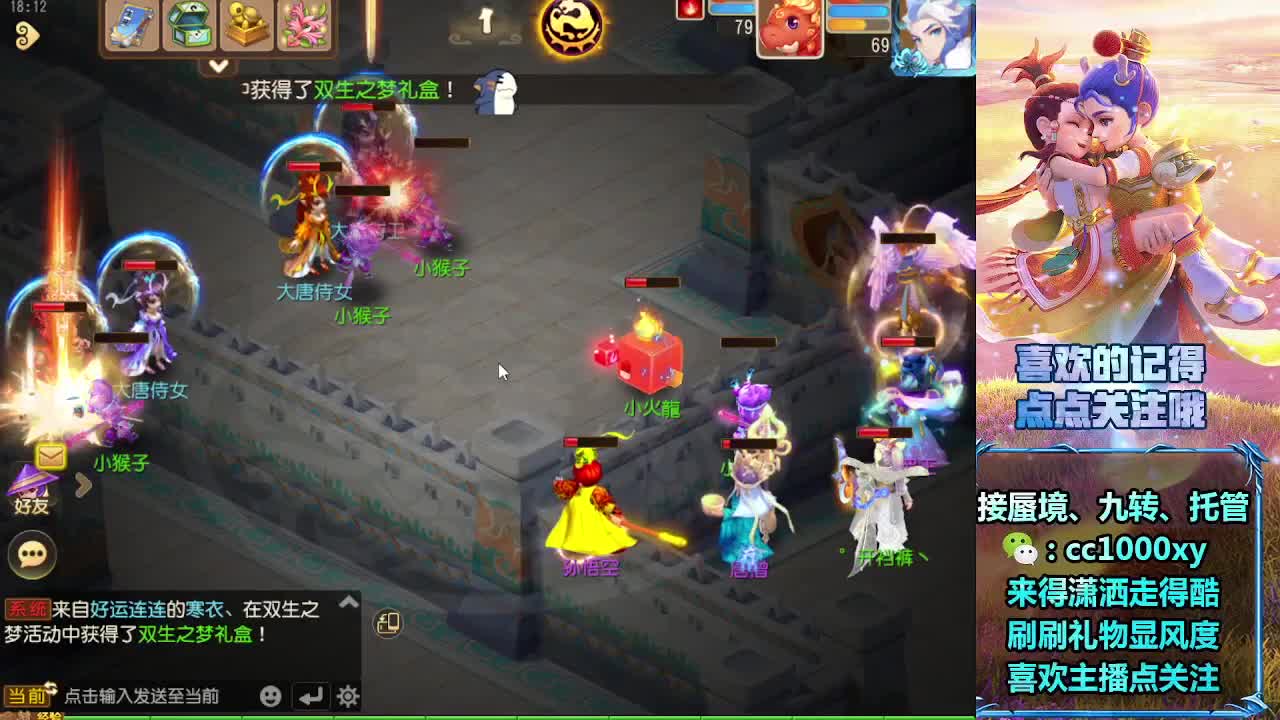Open the yellow mail envelope icon
Viewport: 1280px width, 720px height.
tap(50, 456)
